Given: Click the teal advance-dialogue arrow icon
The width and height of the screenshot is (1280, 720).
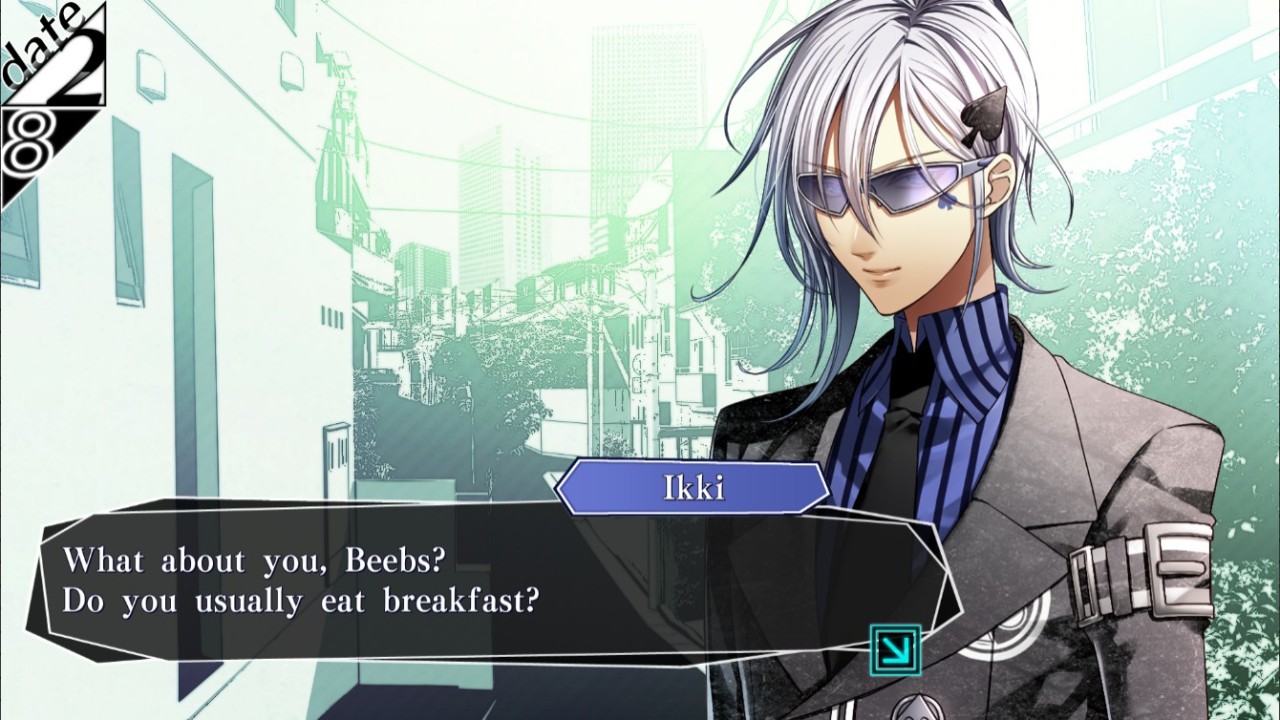Looking at the screenshot, I should [895, 650].
